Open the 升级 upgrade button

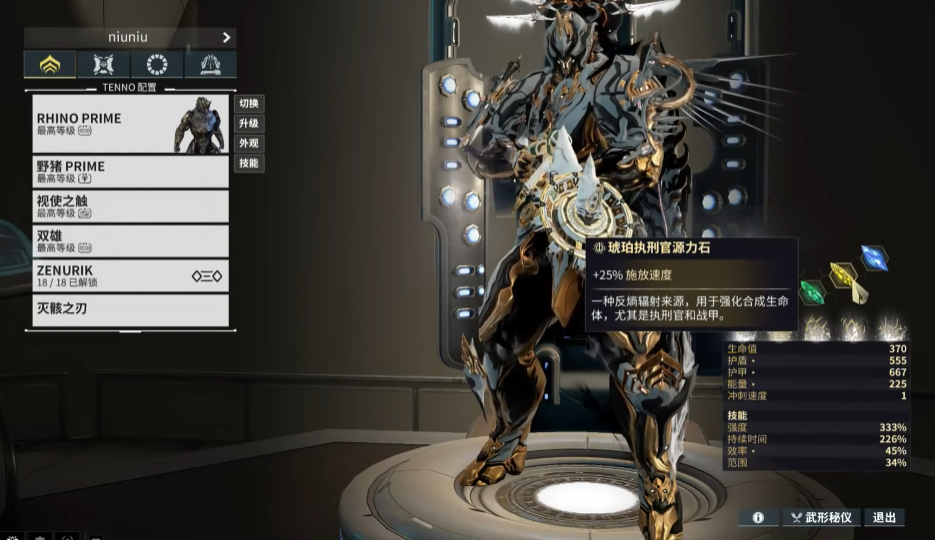249,123
